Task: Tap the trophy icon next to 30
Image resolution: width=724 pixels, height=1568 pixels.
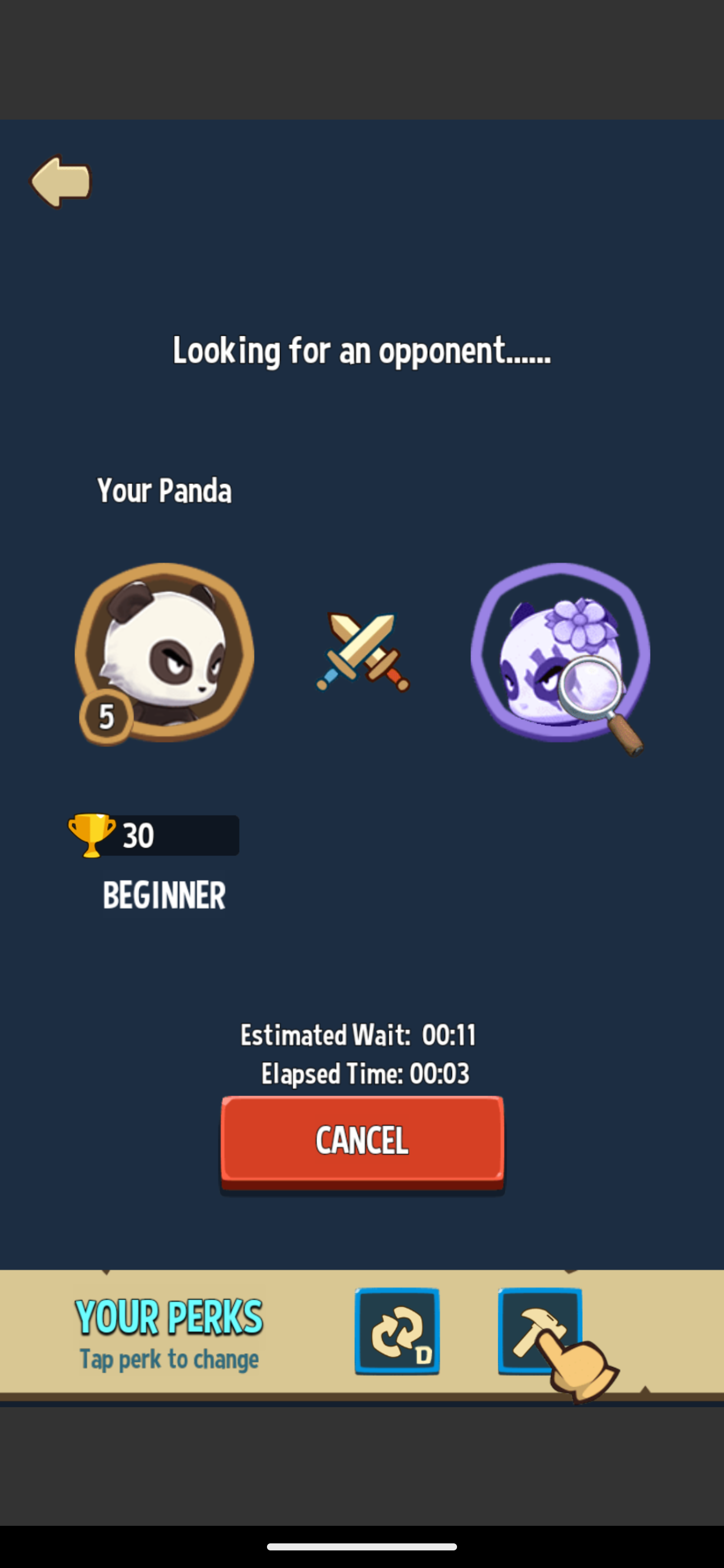Action: (92, 836)
